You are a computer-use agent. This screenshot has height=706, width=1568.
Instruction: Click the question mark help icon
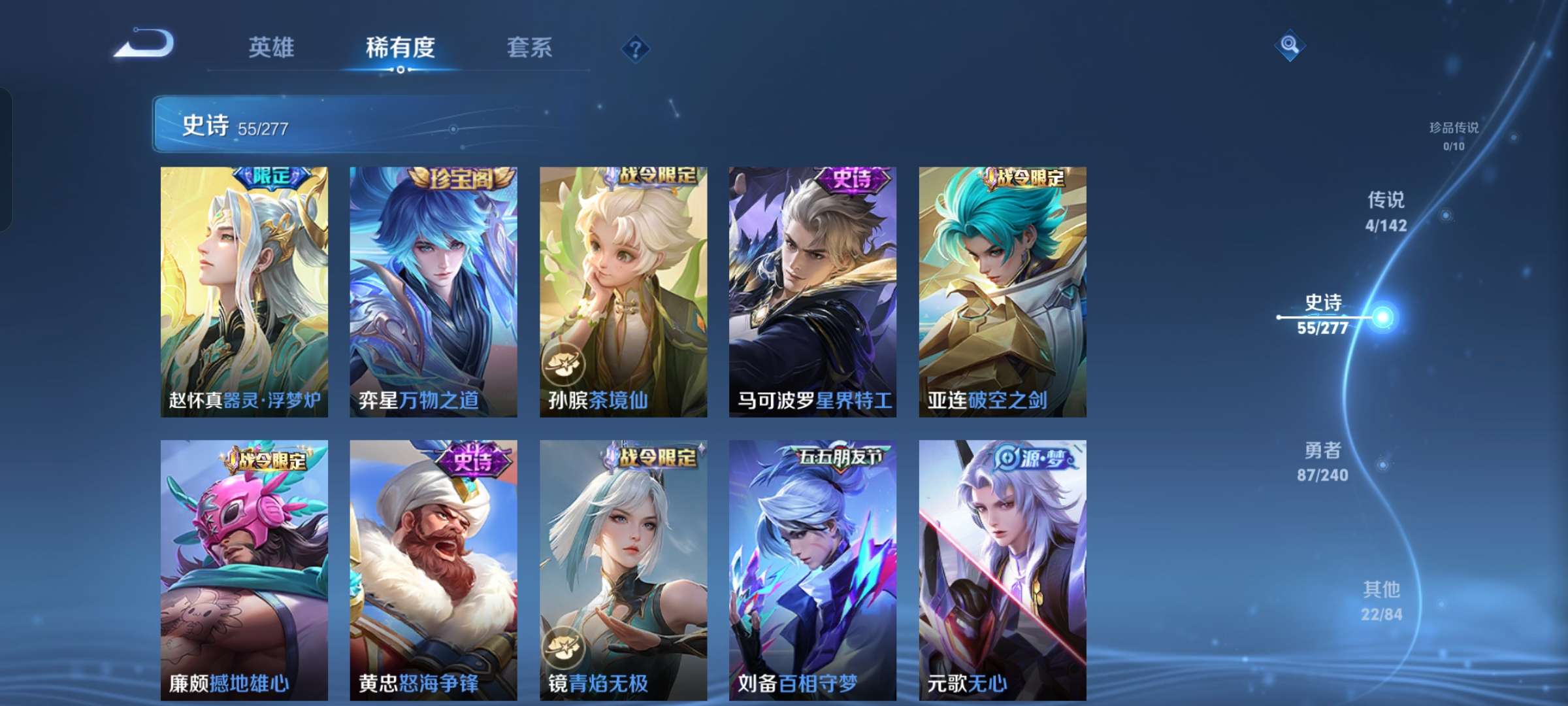tap(637, 47)
